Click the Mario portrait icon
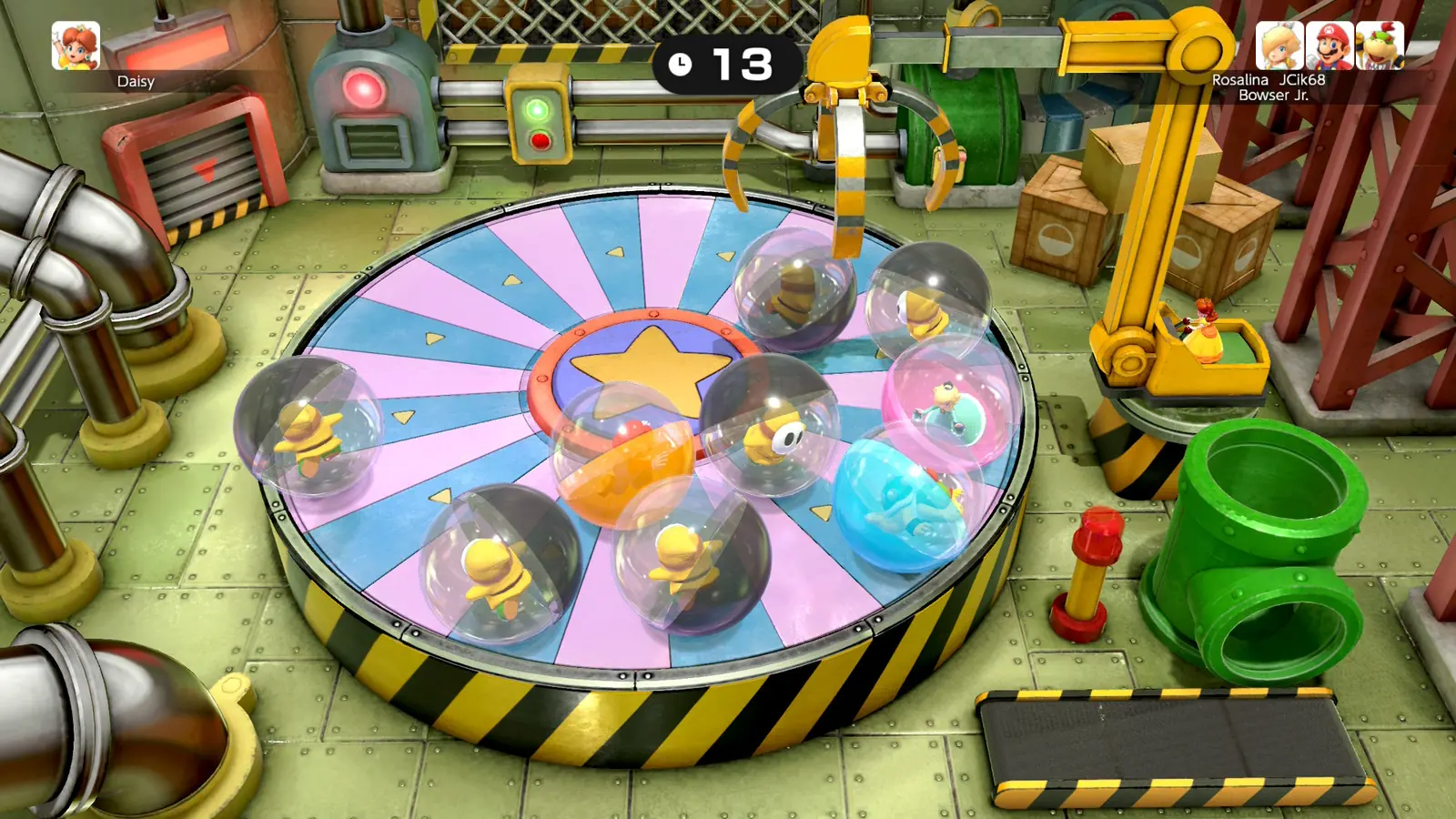1456x819 pixels. pyautogui.click(x=1330, y=45)
